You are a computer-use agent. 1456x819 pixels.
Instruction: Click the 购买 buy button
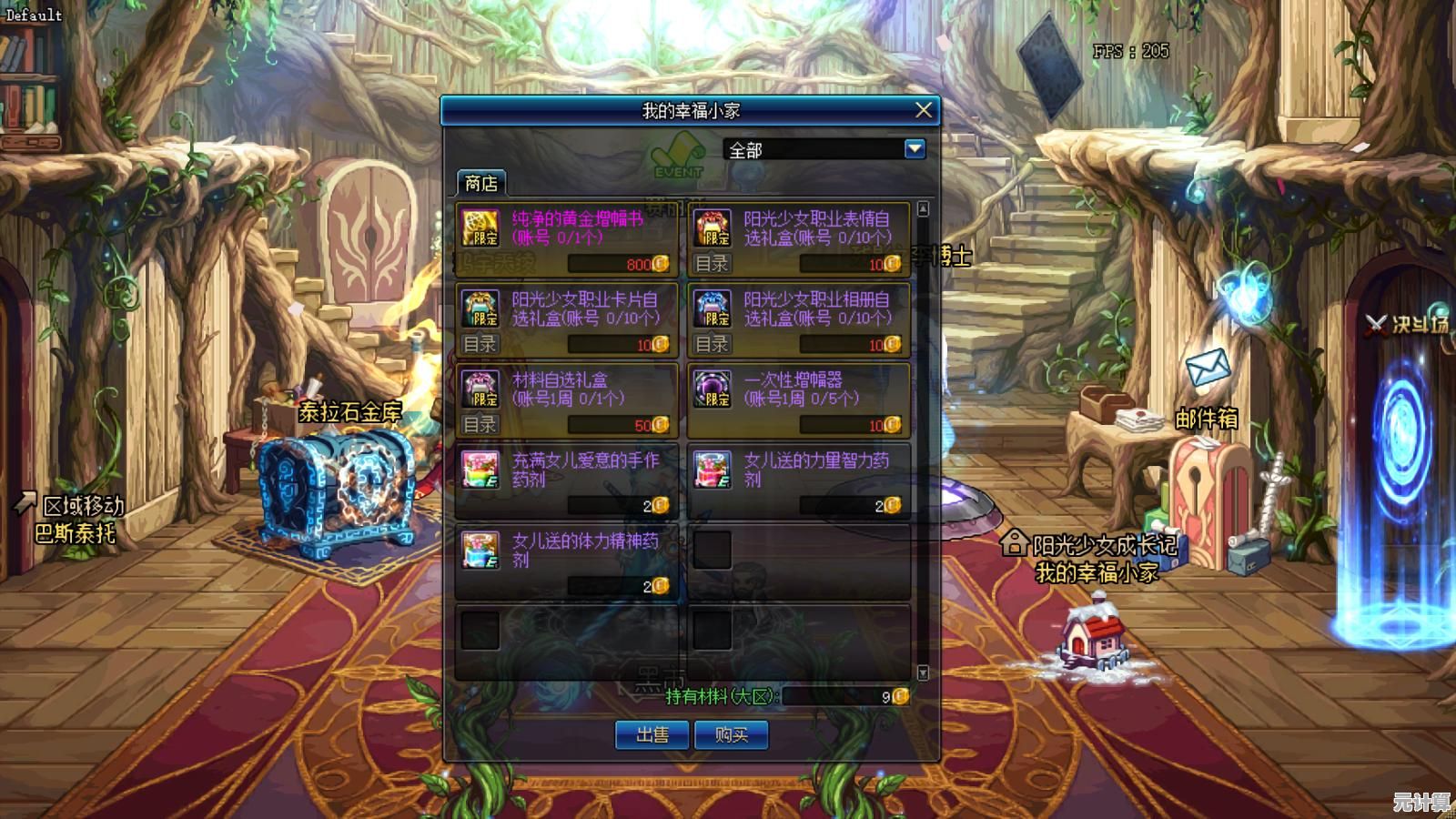pos(731,734)
